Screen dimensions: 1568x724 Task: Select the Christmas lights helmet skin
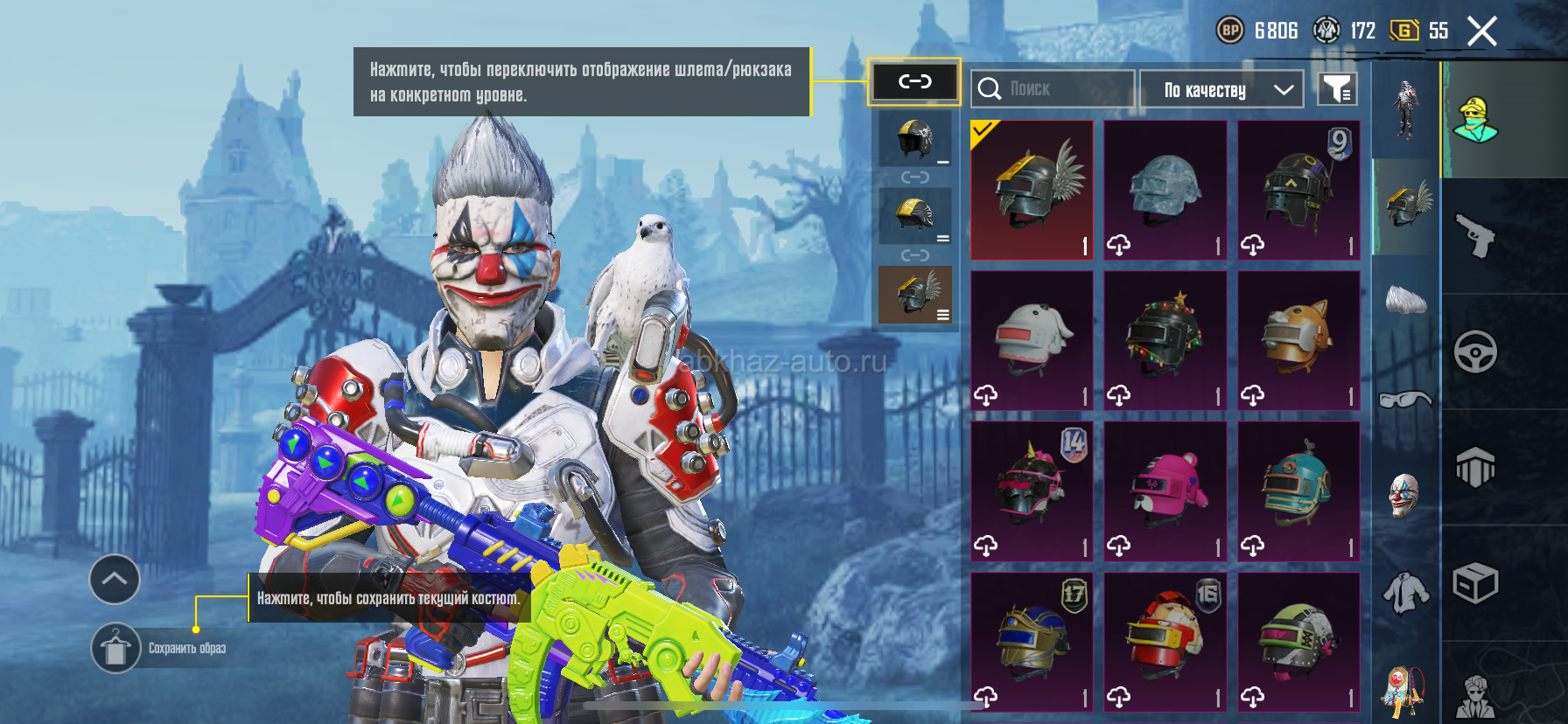tap(1165, 340)
